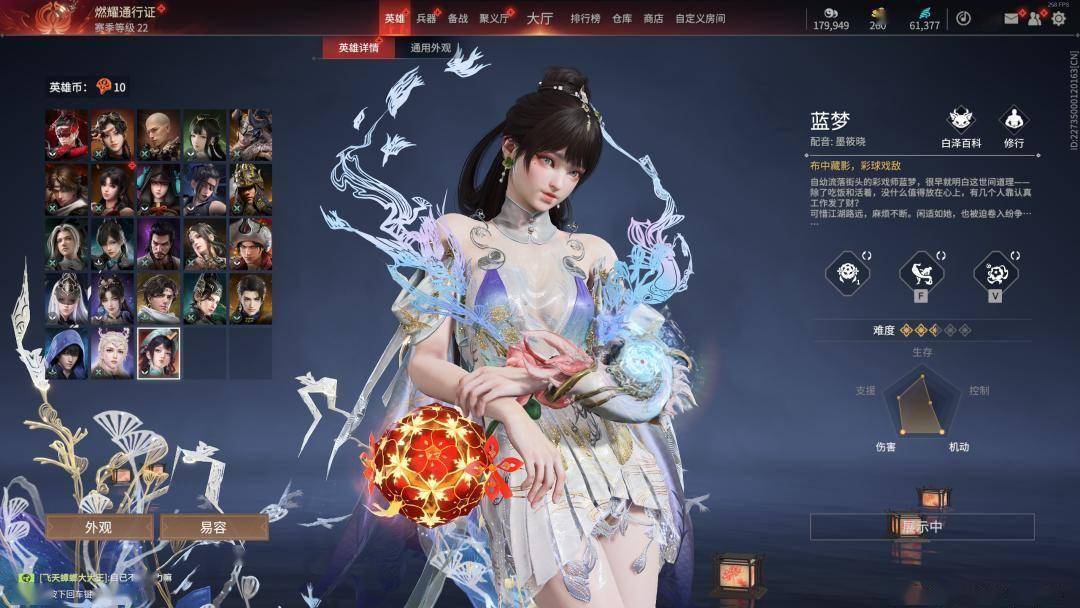This screenshot has width=1080, height=608.
Task: Select the V key ultimate skill icon
Action: (x=995, y=272)
